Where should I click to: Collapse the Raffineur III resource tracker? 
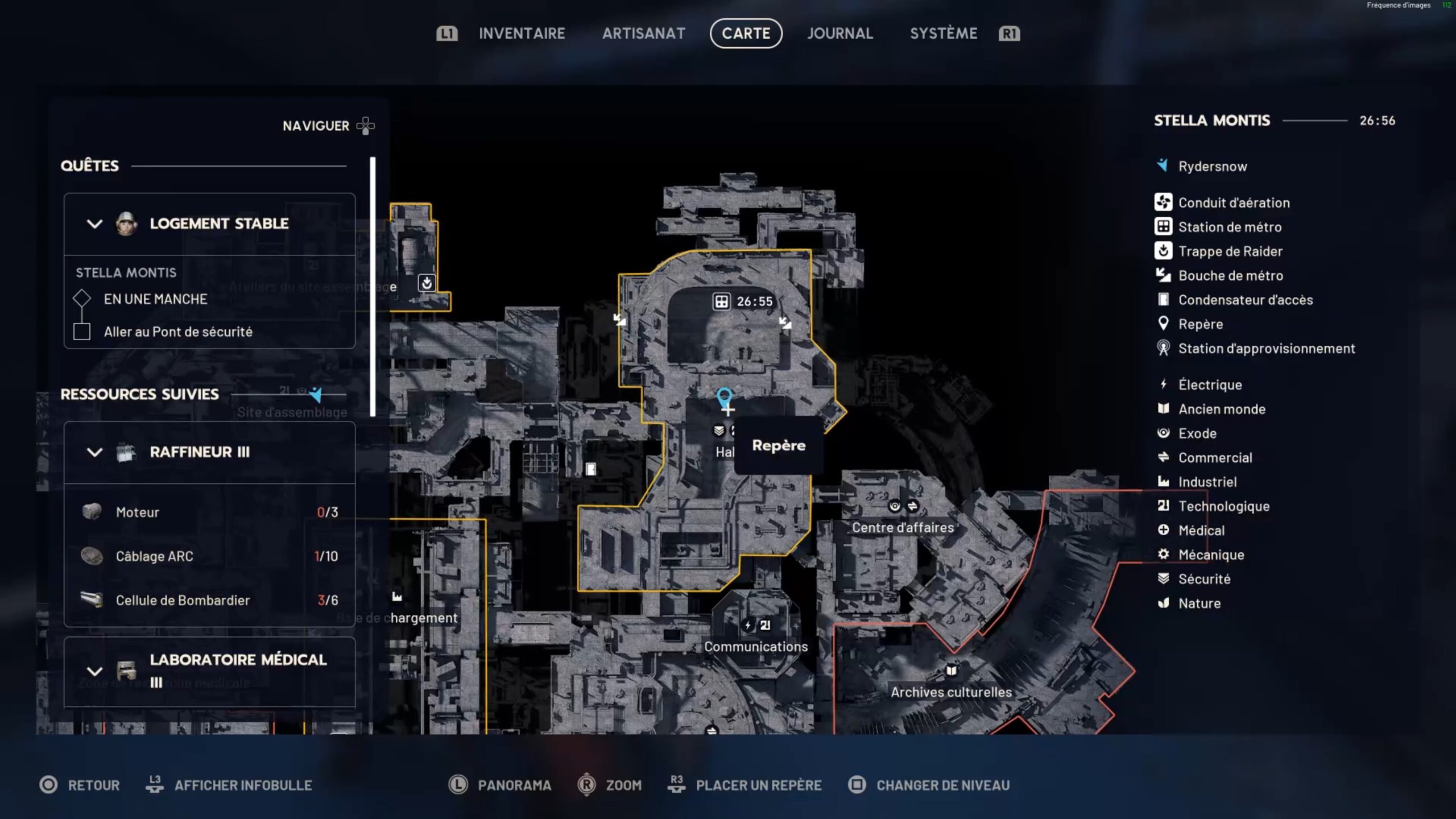click(x=94, y=452)
